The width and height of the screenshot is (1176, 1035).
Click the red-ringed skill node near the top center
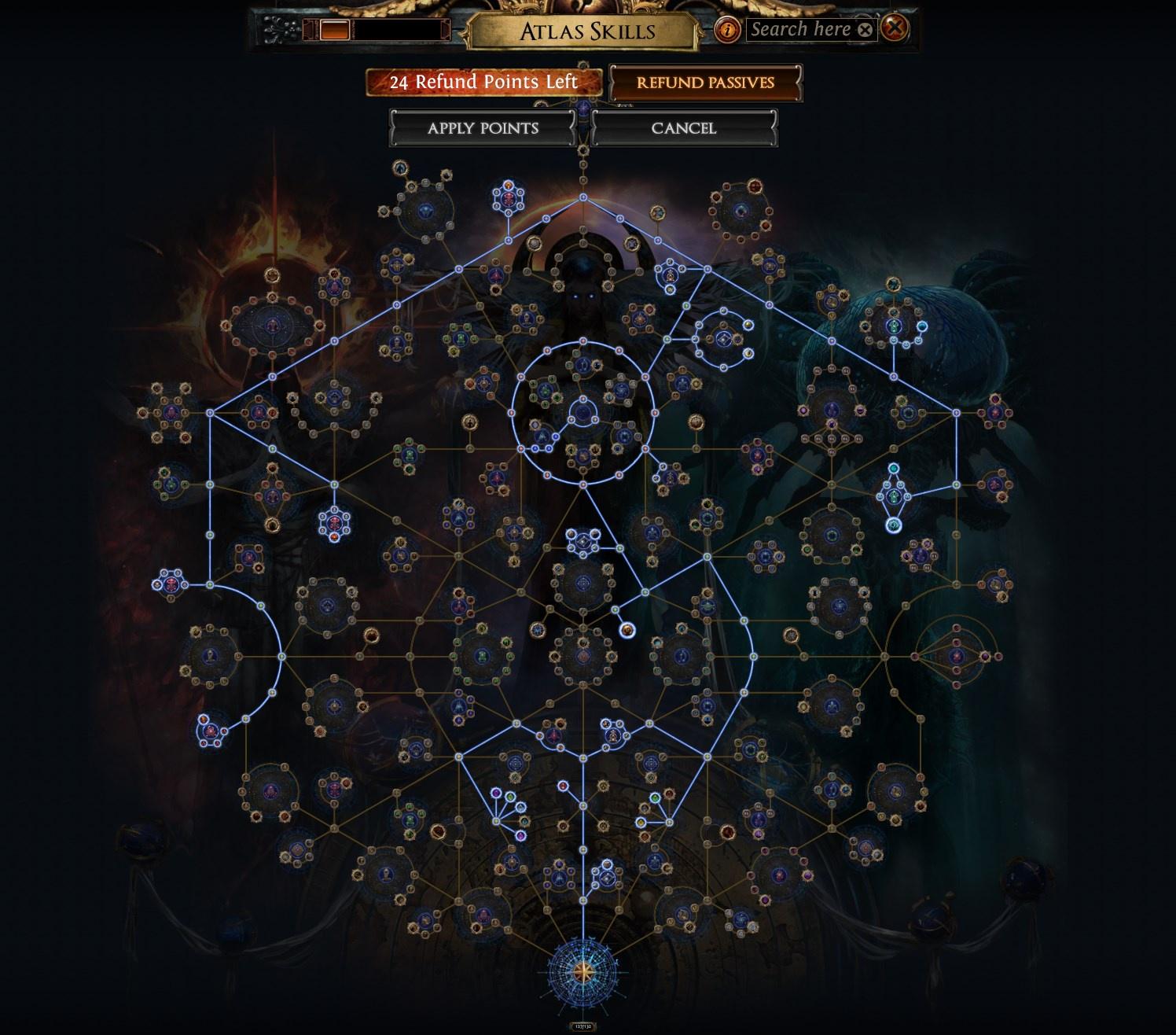click(x=509, y=197)
